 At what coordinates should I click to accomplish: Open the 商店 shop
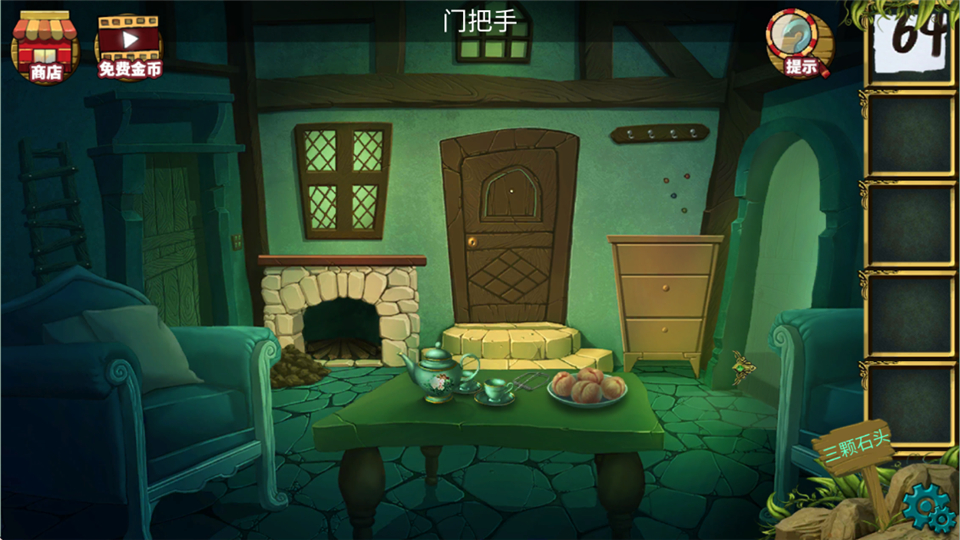pyautogui.click(x=44, y=46)
